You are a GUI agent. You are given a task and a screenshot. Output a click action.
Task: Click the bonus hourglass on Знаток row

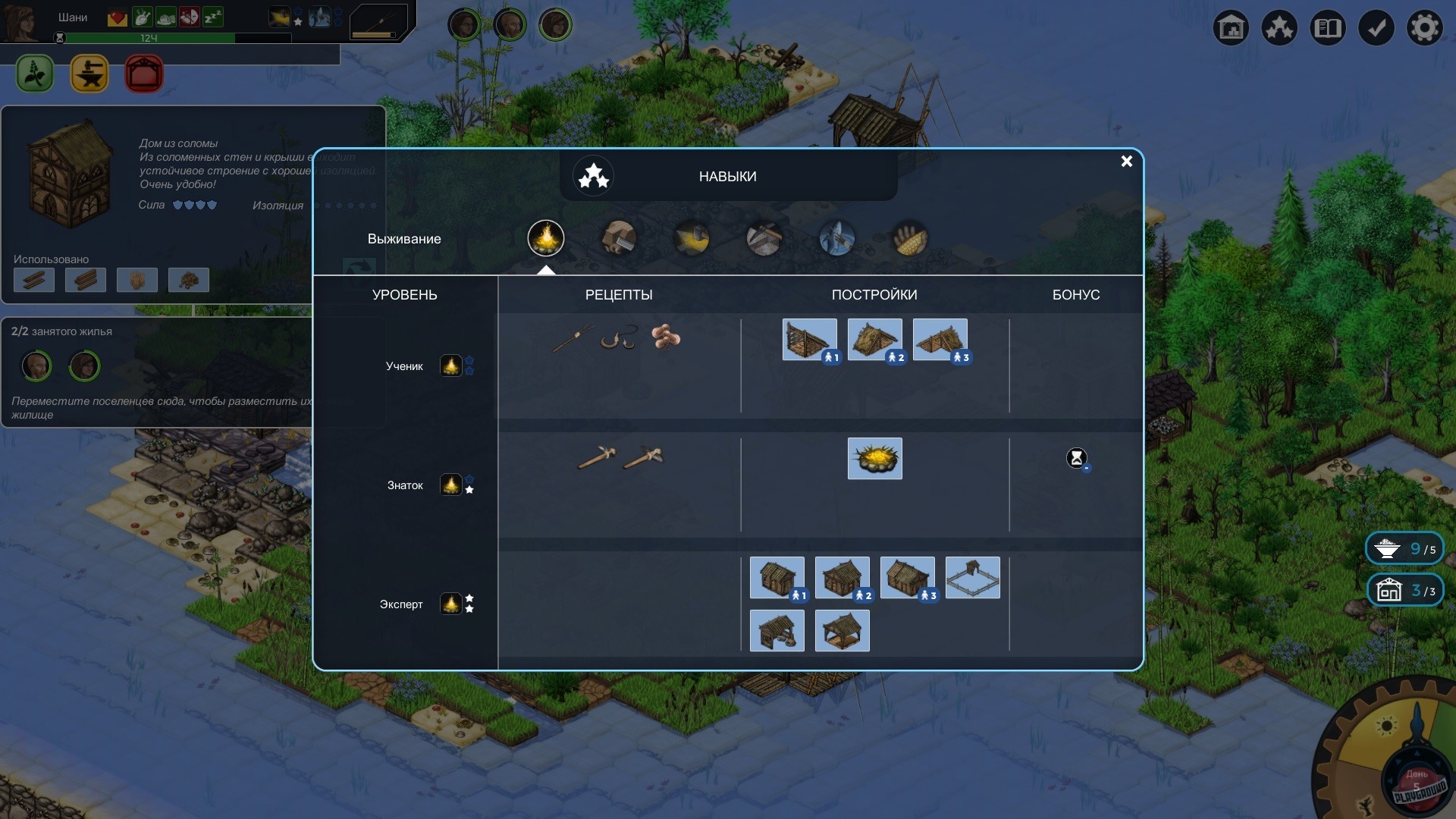(x=1077, y=458)
